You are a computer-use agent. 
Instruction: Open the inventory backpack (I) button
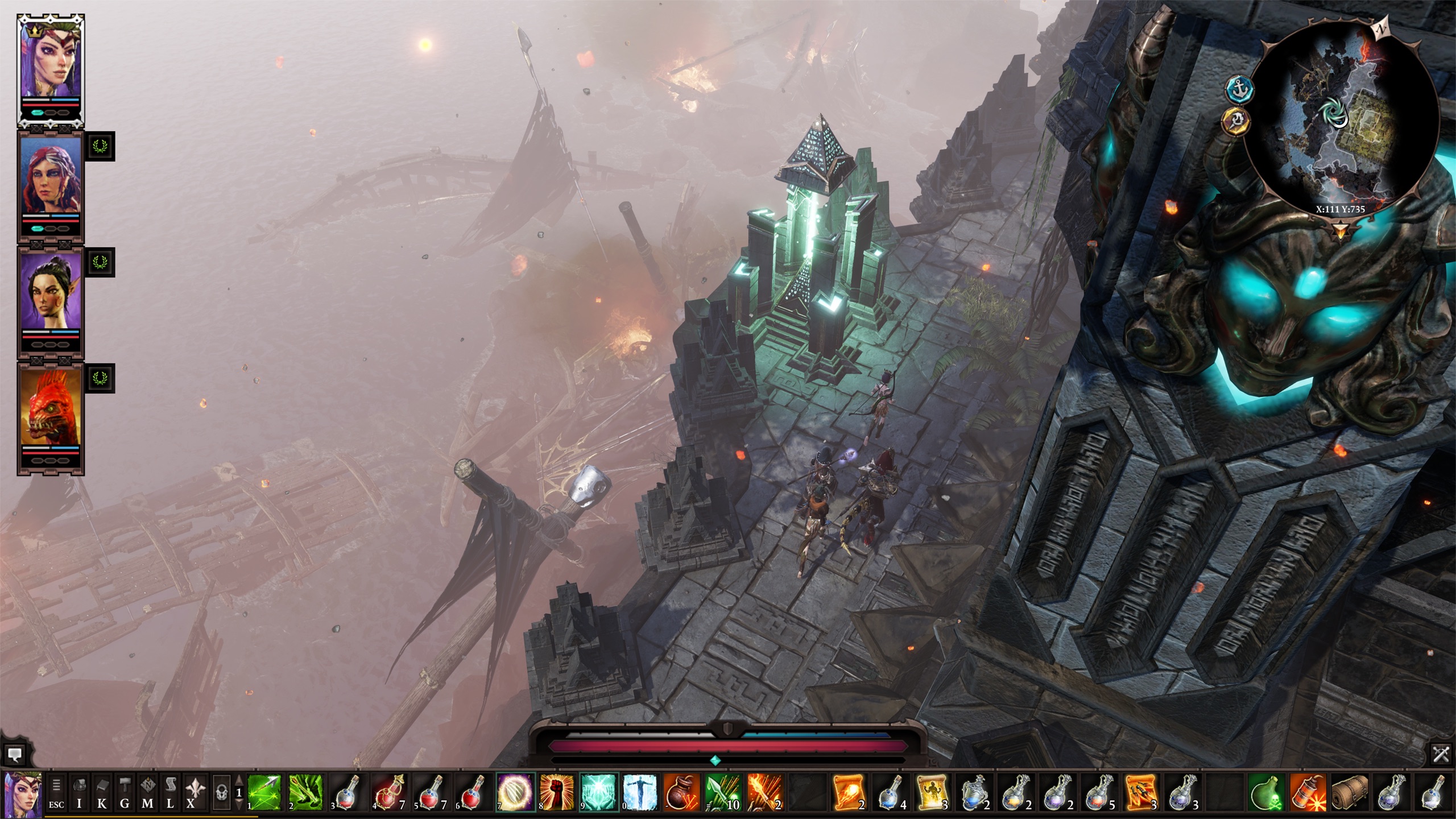pyautogui.click(x=79, y=792)
